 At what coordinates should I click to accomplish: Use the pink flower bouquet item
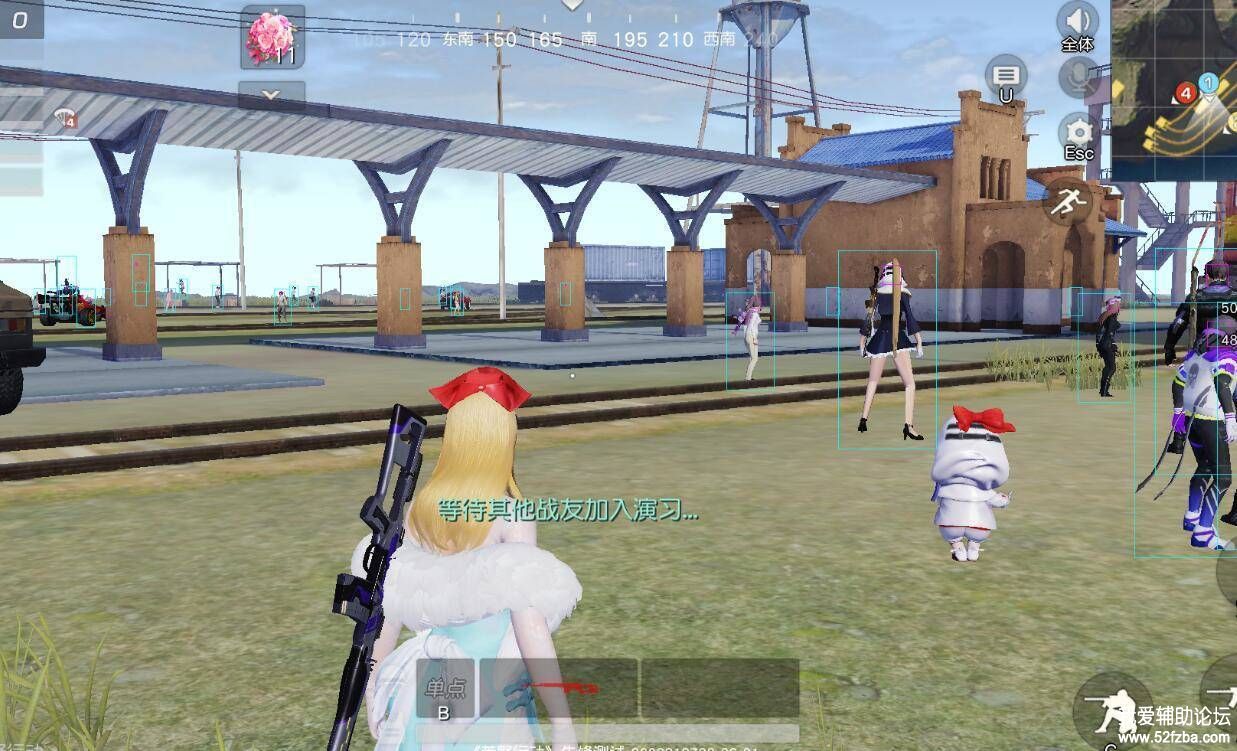tap(272, 37)
